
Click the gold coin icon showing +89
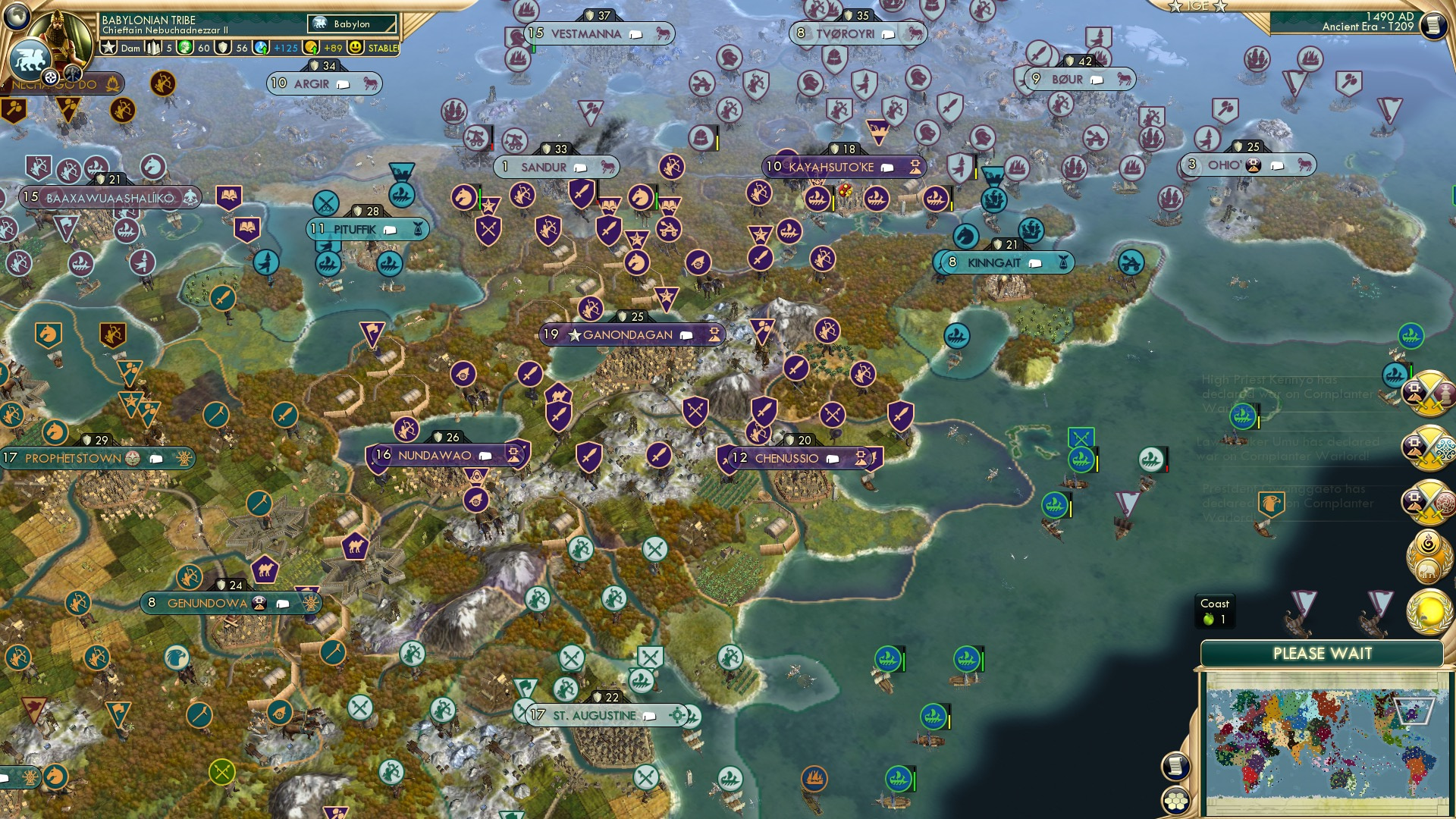pyautogui.click(x=310, y=48)
